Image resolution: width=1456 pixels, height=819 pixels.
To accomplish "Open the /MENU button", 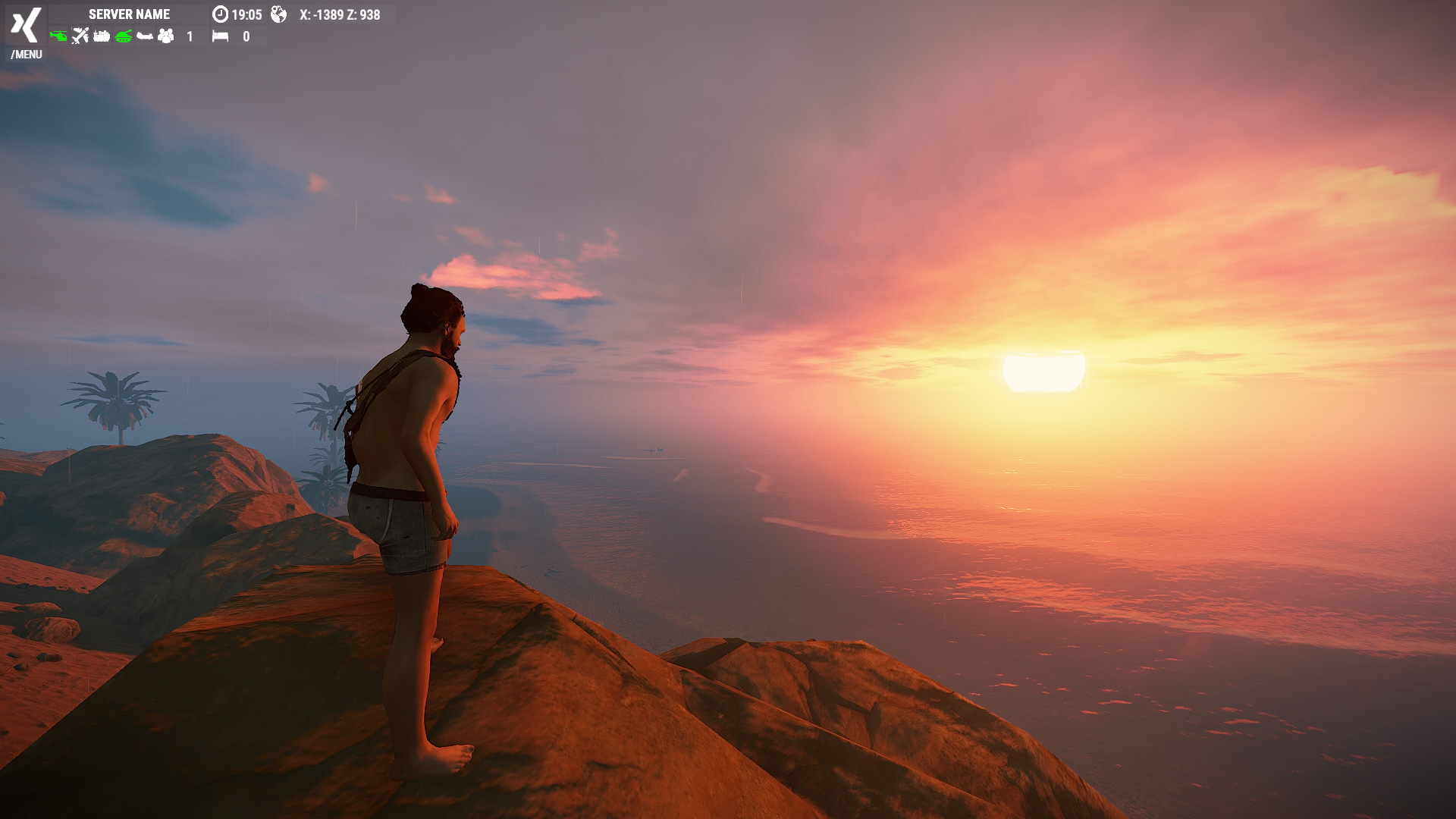I will [27, 55].
